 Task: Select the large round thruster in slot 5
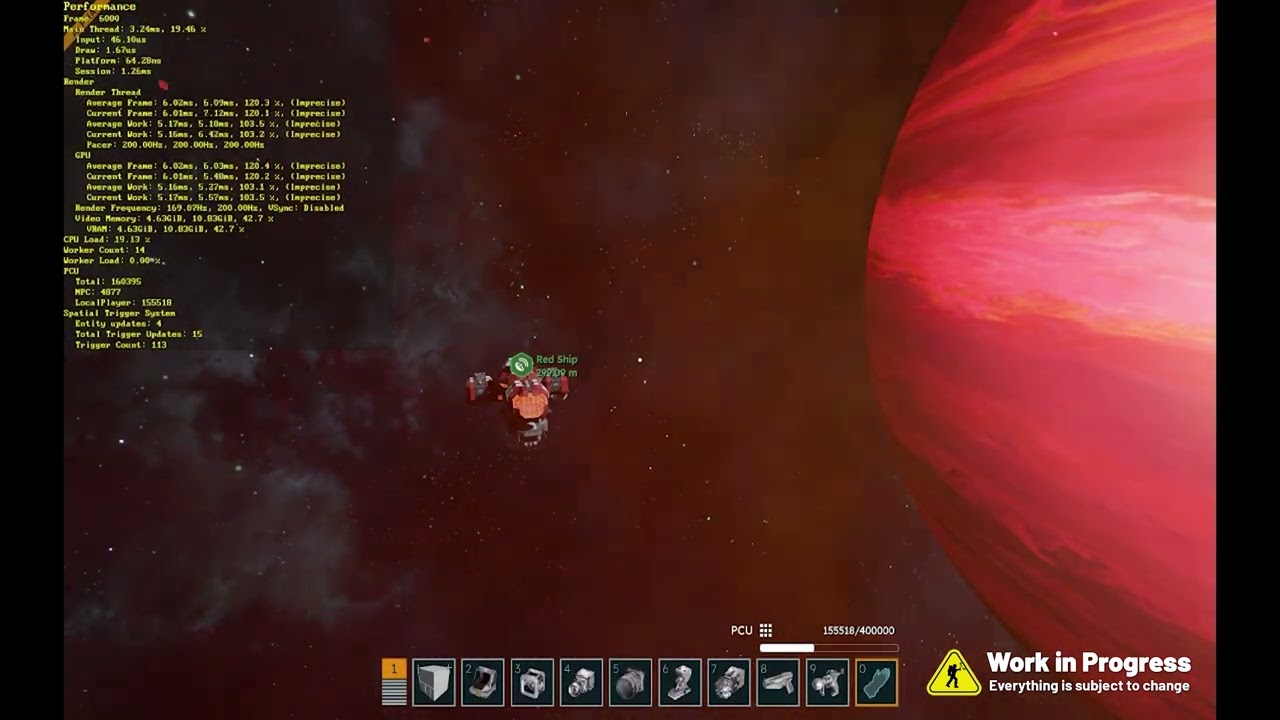[630, 683]
